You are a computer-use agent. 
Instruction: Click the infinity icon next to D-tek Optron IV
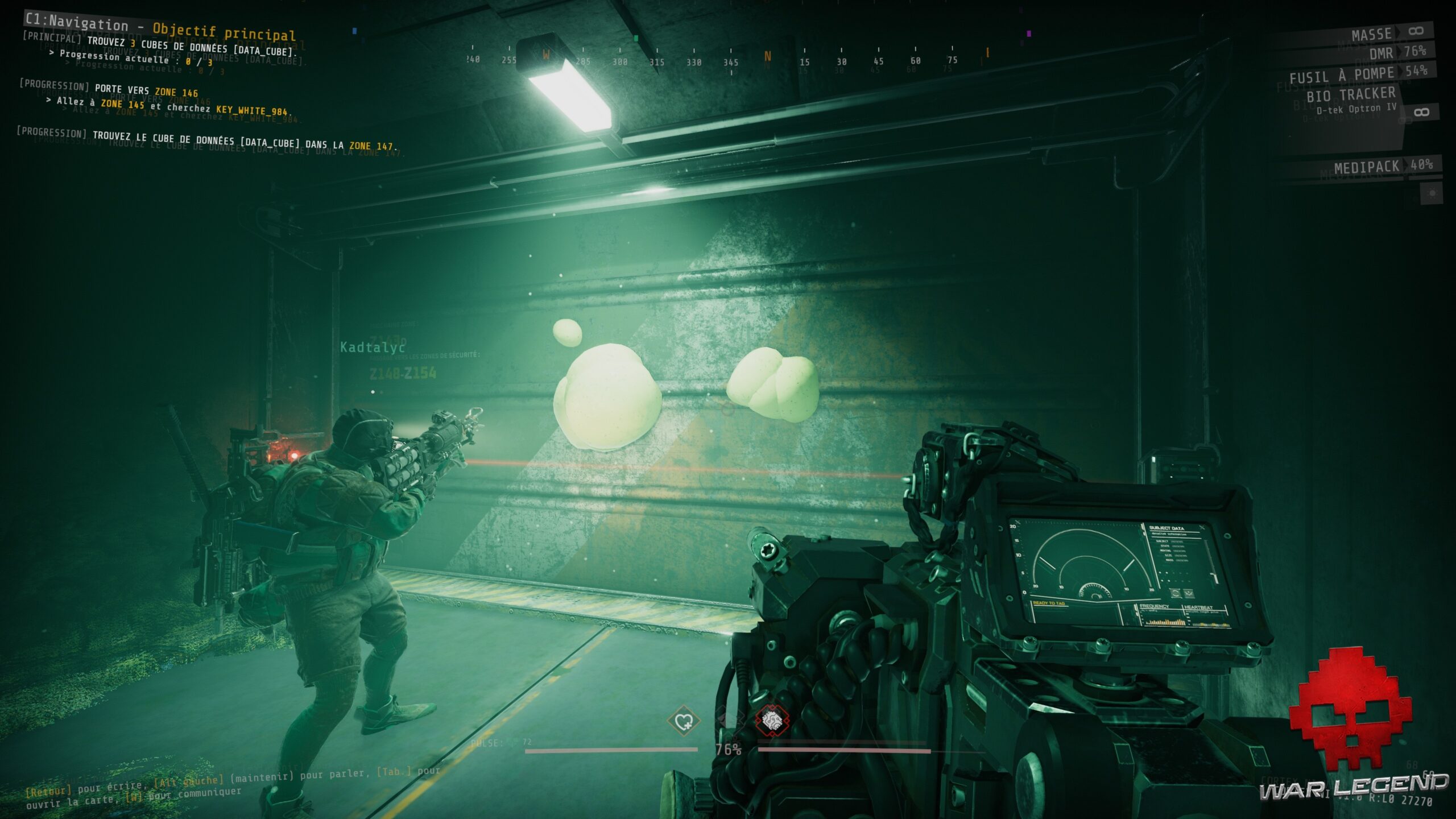point(1421,112)
